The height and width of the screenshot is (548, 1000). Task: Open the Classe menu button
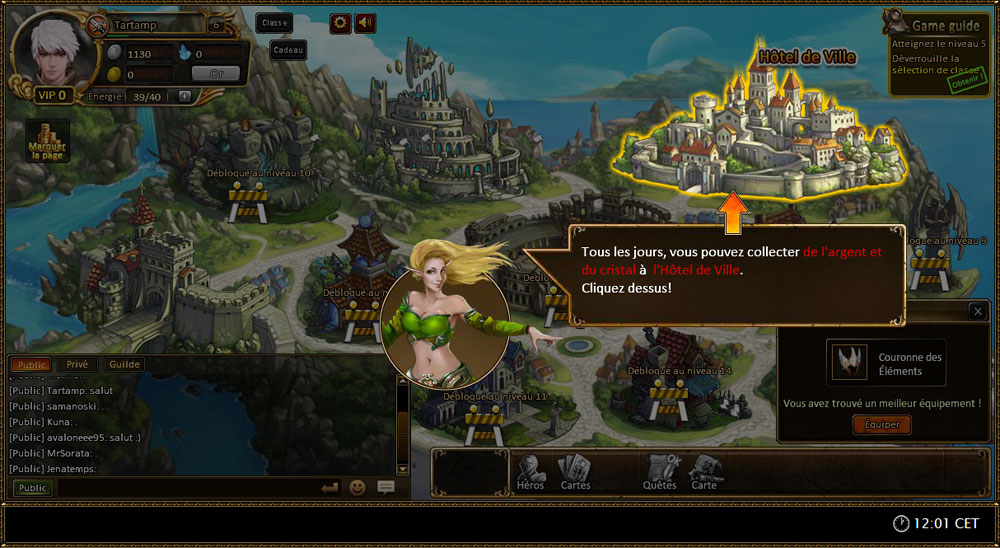273,22
